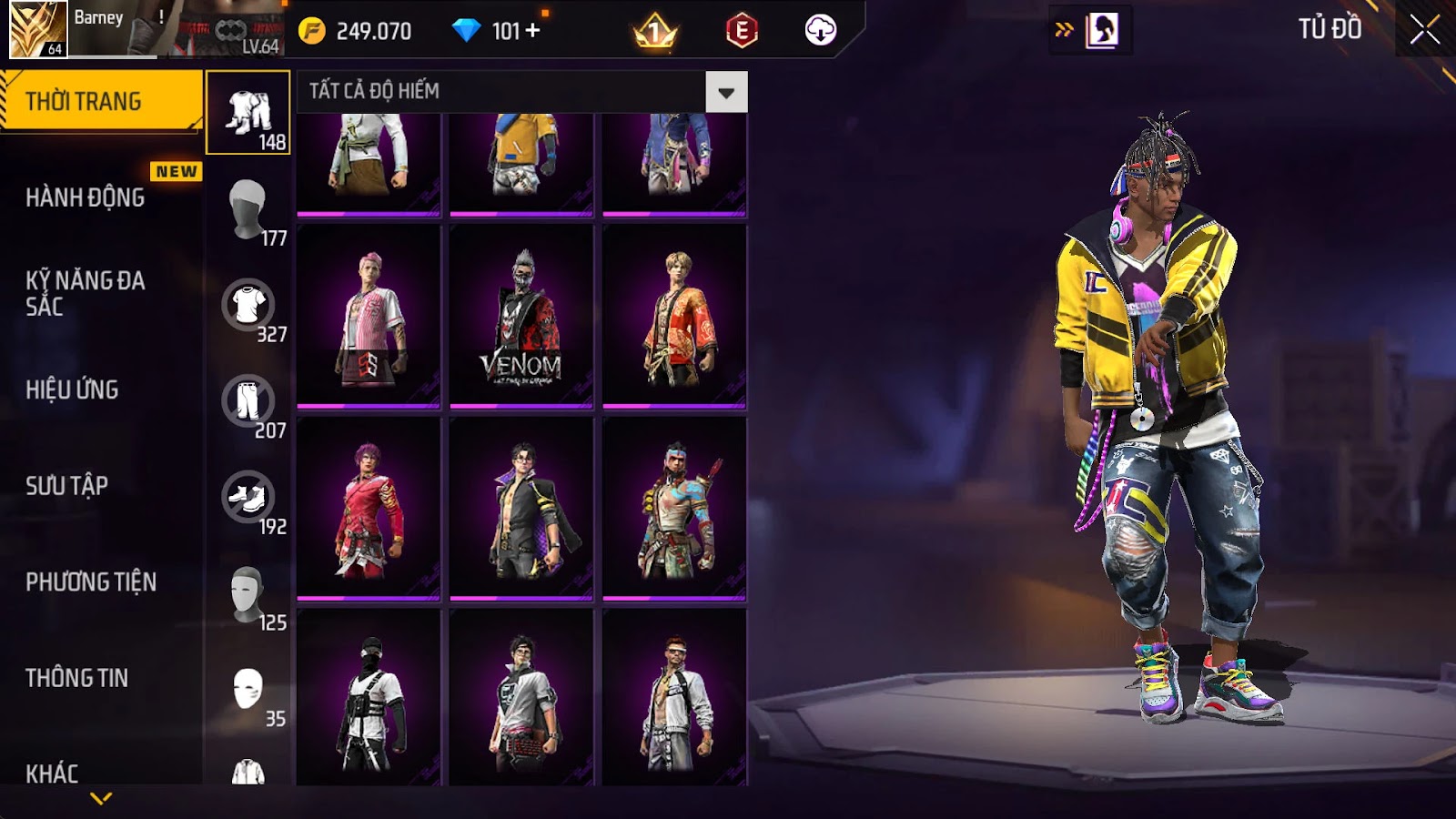Show the Thông Tin tab

[77, 678]
